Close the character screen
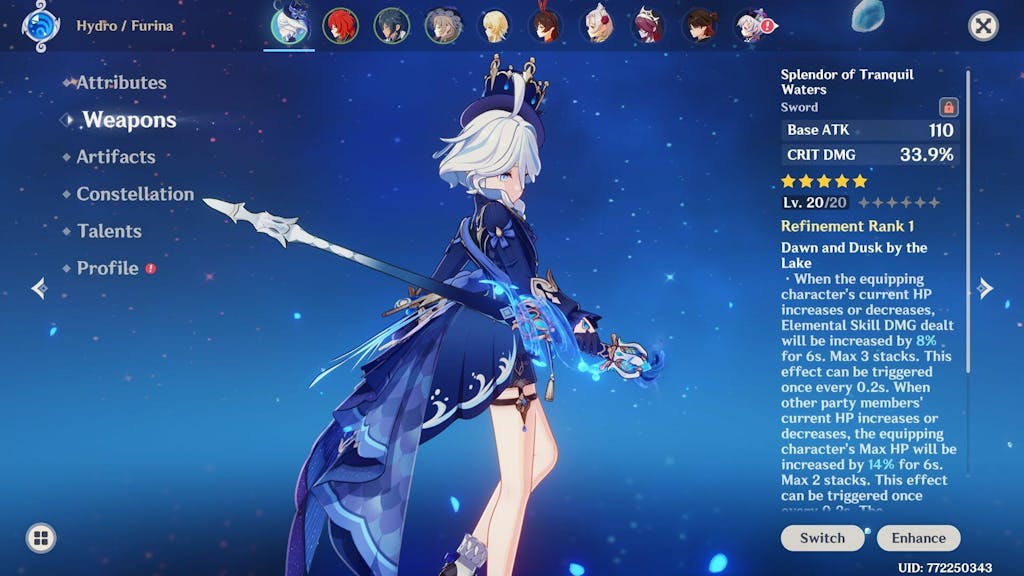This screenshot has width=1024, height=576. click(x=983, y=26)
